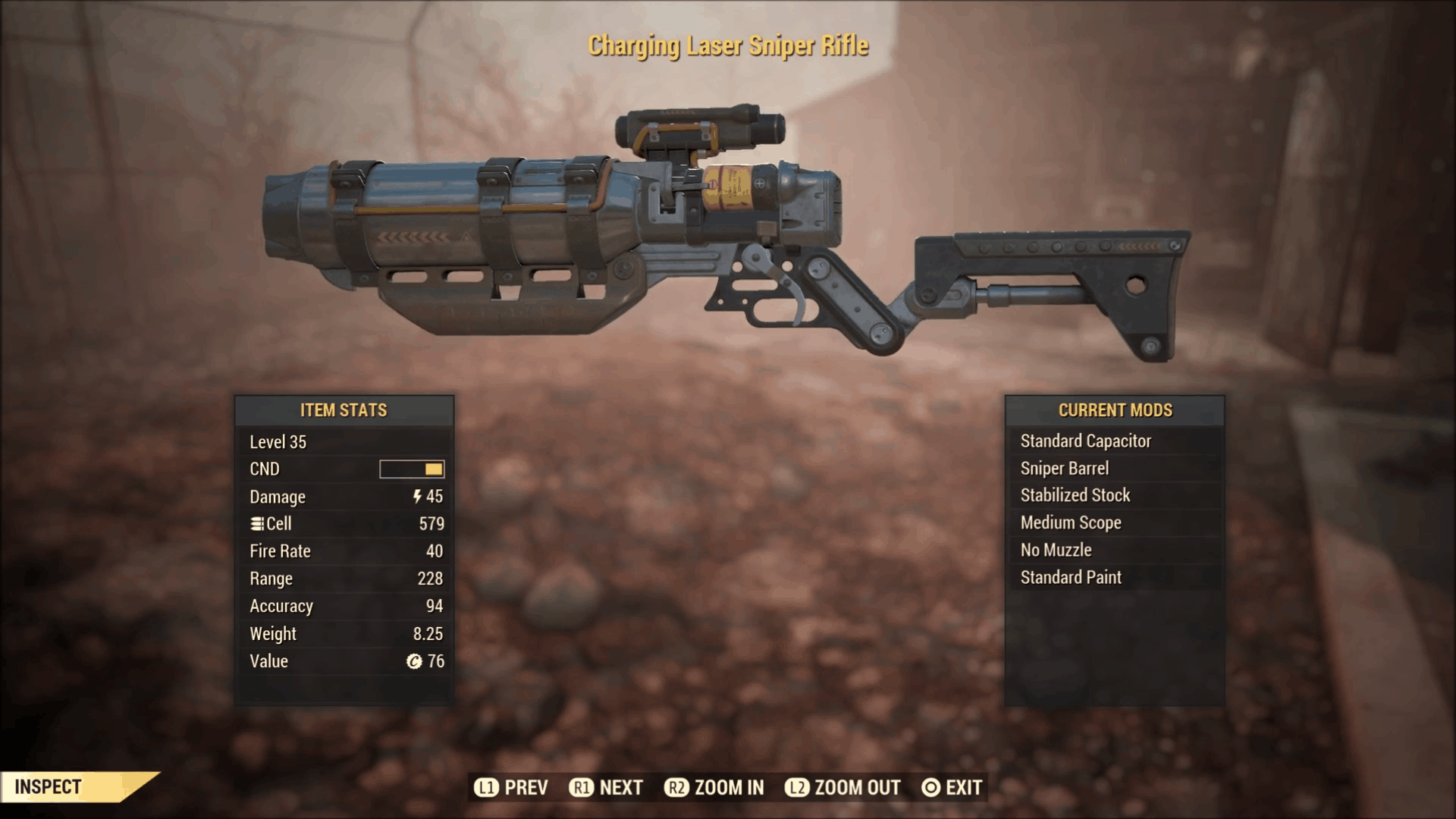The width and height of the screenshot is (1456, 819).
Task: Select the Stabilized Stock mod entry
Action: point(1075,495)
